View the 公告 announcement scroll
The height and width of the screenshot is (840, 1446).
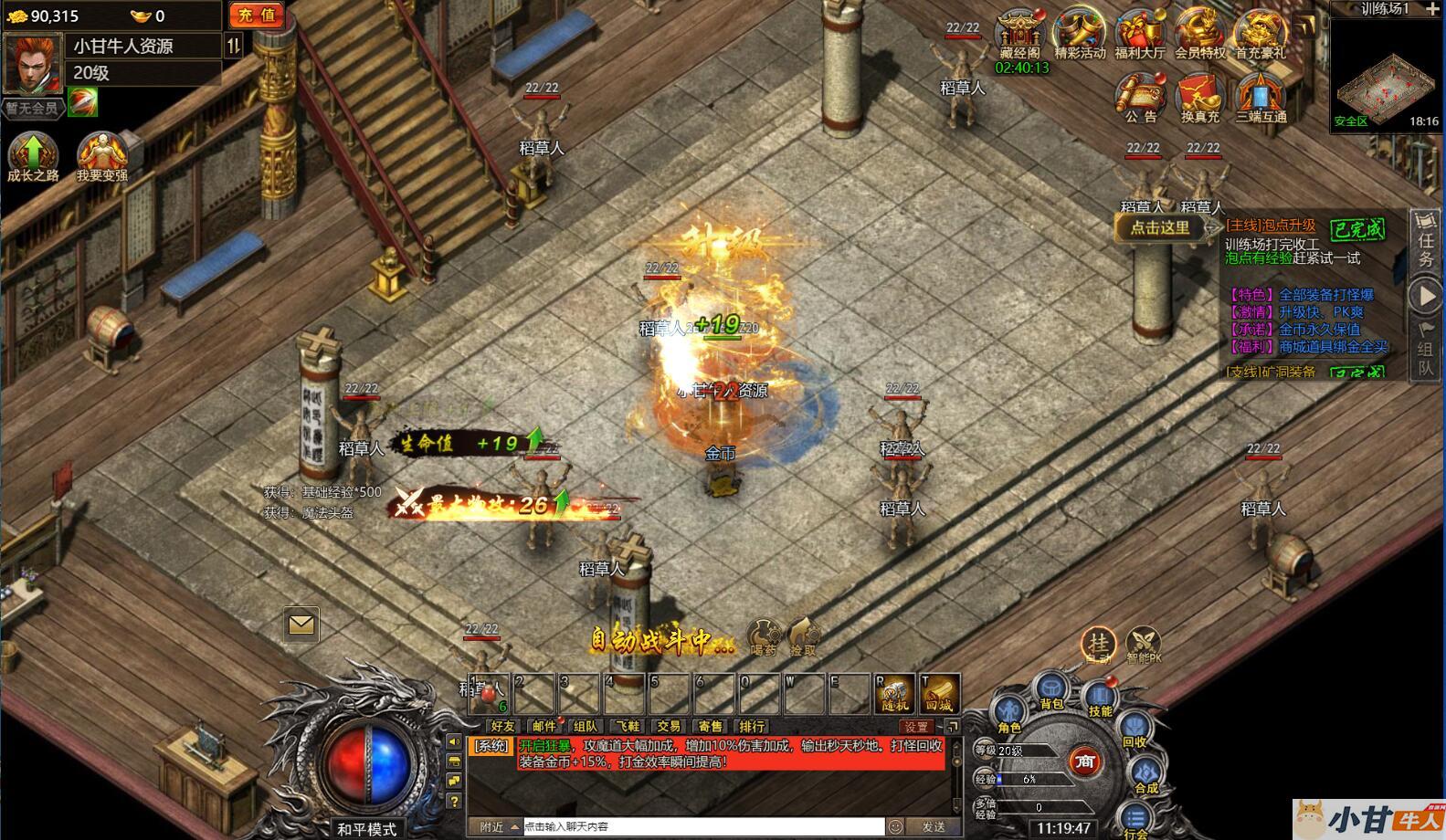(x=1140, y=97)
